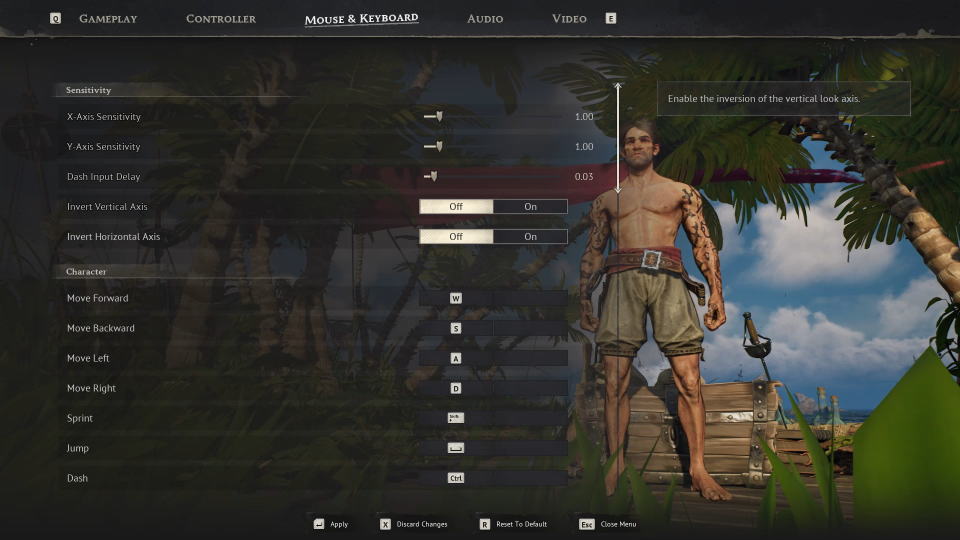Open the Controller settings tab

221,19
